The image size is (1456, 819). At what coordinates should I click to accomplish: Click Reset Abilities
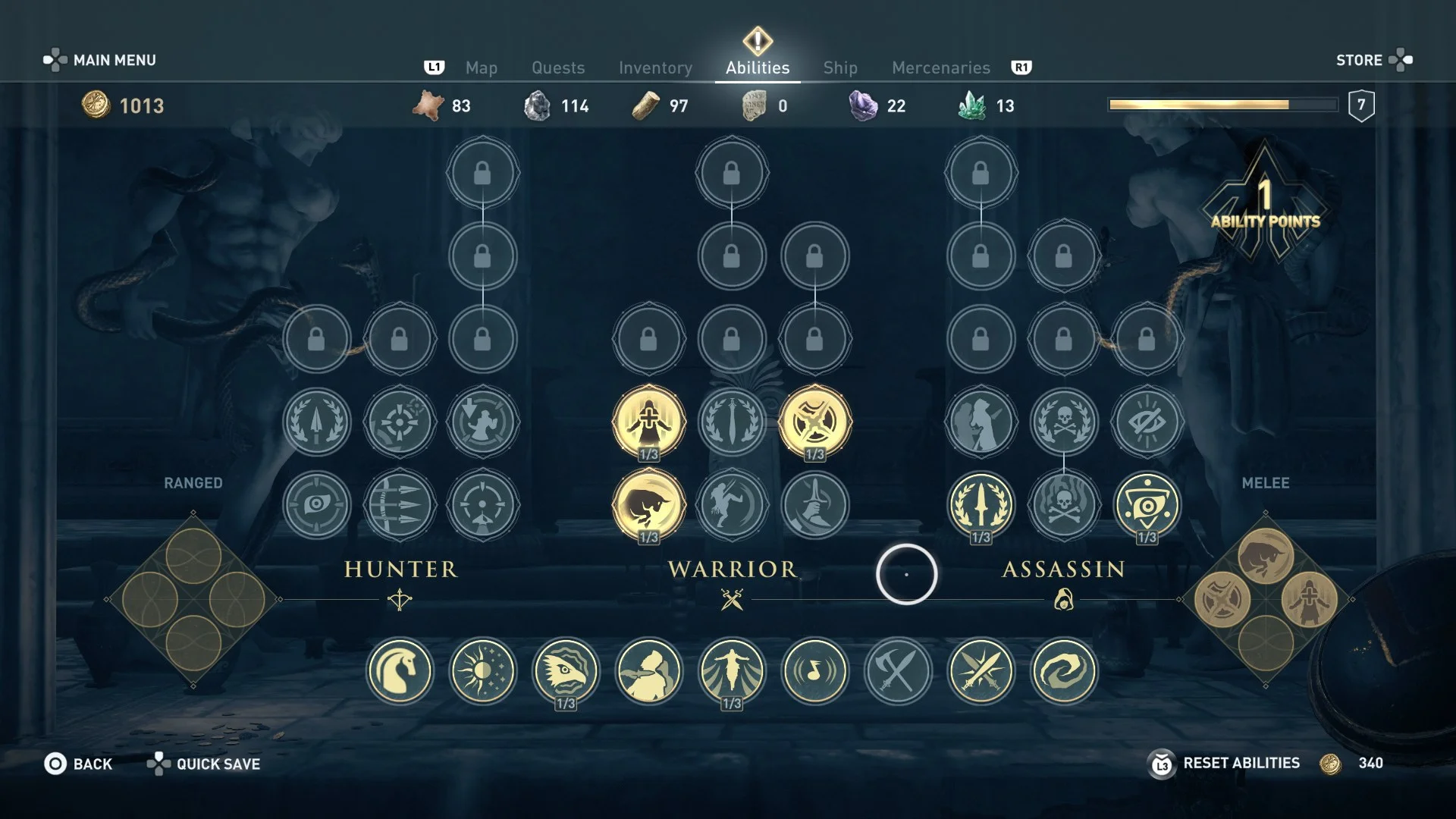1241,763
